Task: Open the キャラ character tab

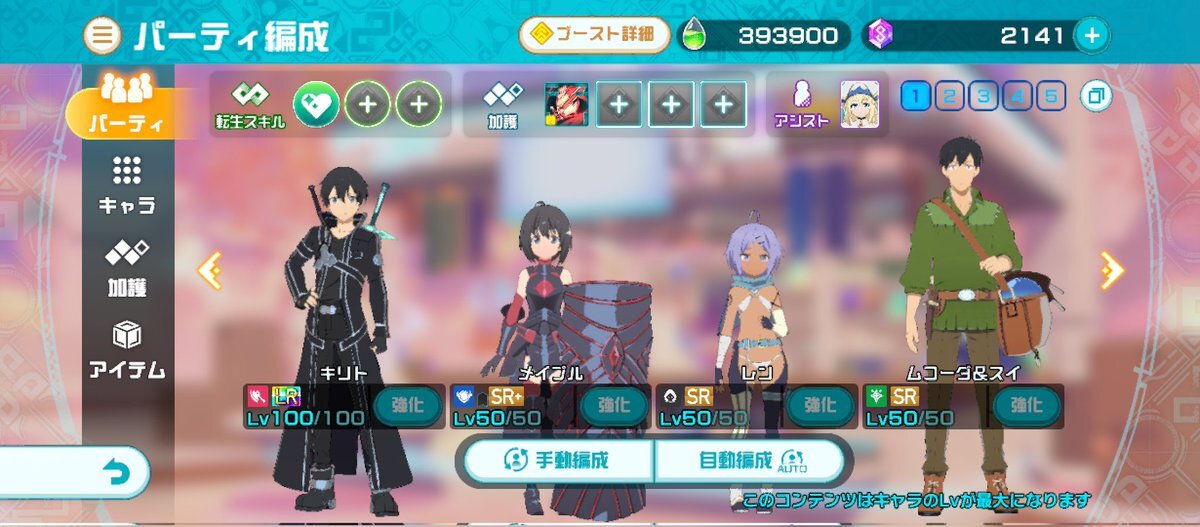Action: (x=126, y=185)
